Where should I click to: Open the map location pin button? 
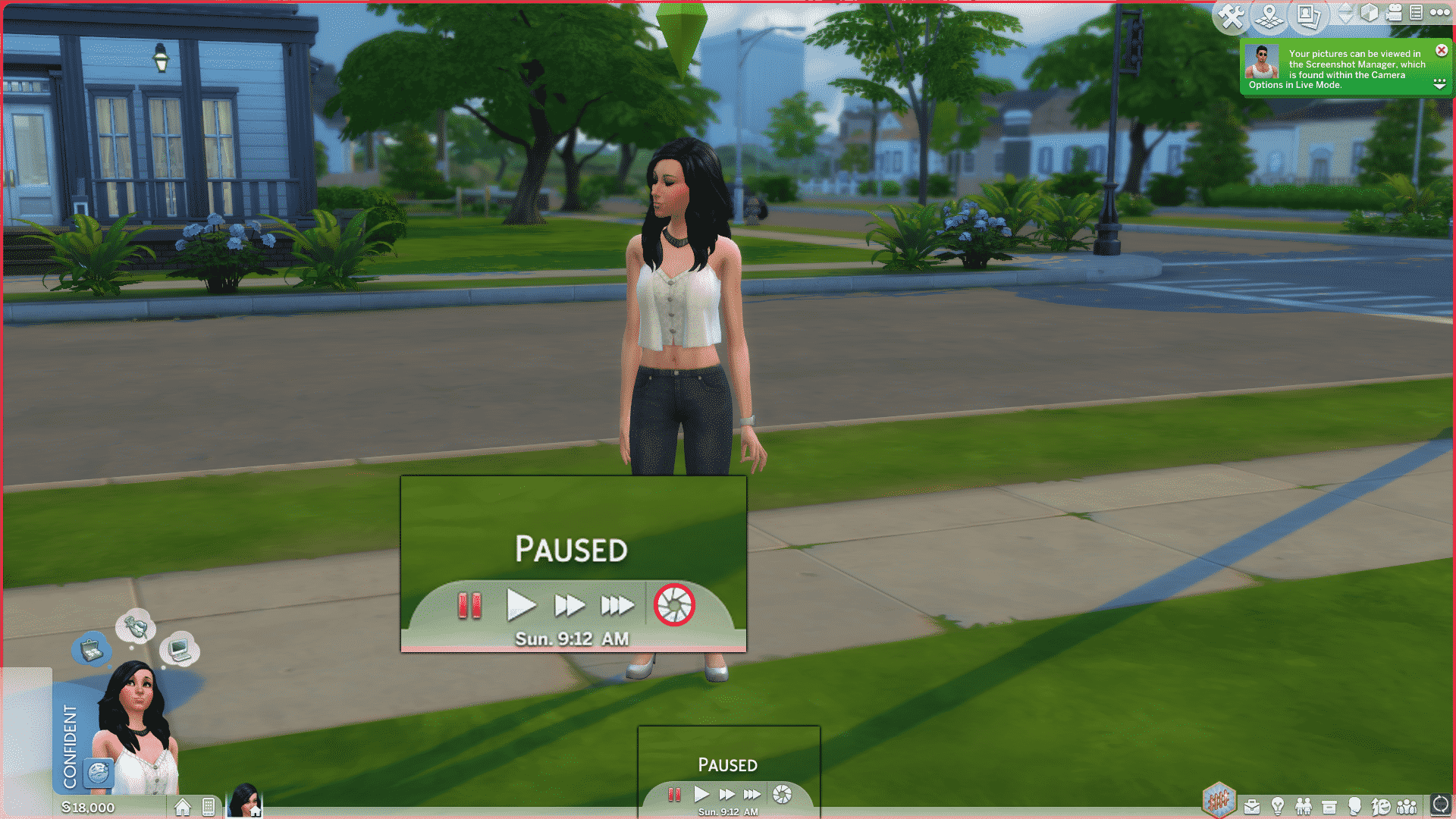(x=1269, y=17)
